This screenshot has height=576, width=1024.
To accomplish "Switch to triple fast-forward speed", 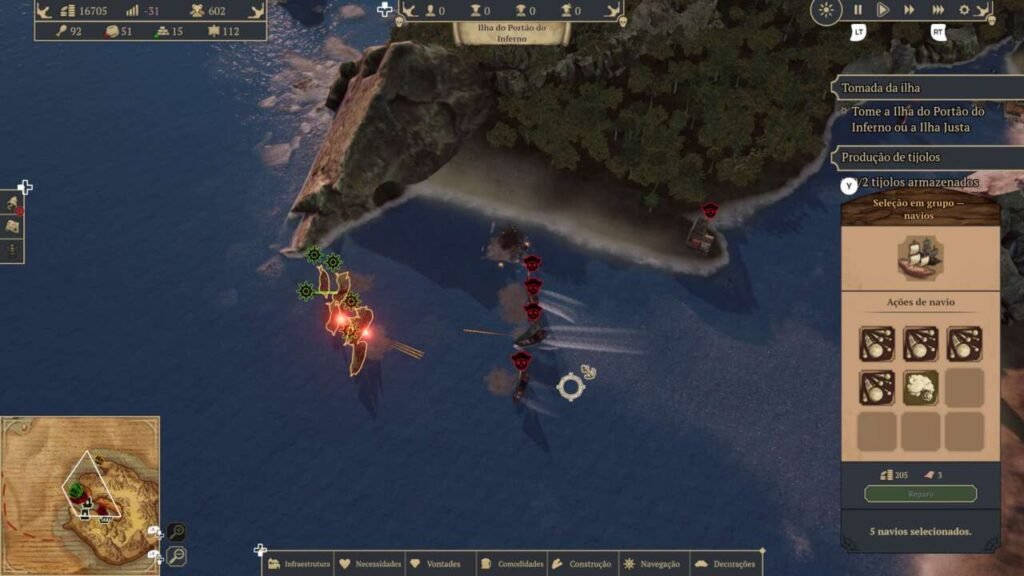I will (938, 10).
